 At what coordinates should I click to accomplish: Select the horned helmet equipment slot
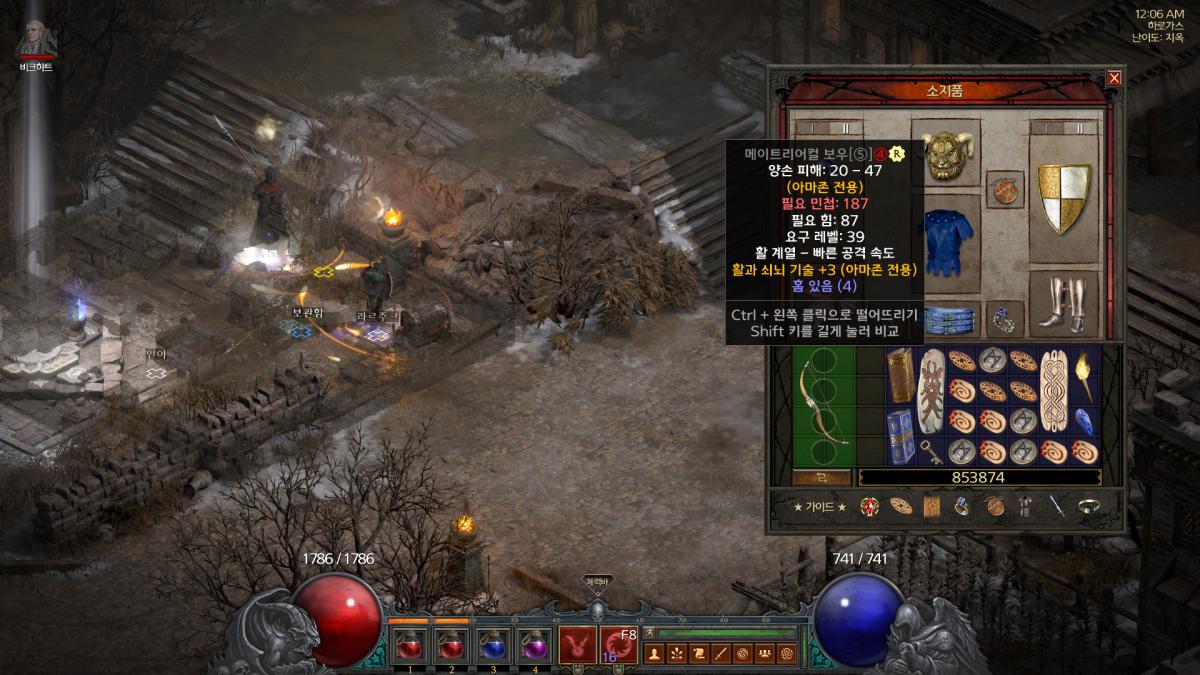pos(945,157)
